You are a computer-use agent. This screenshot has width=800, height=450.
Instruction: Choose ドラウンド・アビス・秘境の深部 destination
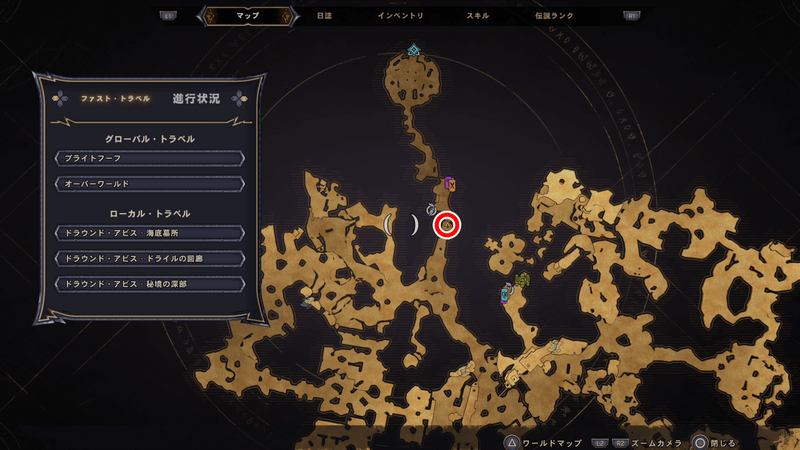pos(149,284)
